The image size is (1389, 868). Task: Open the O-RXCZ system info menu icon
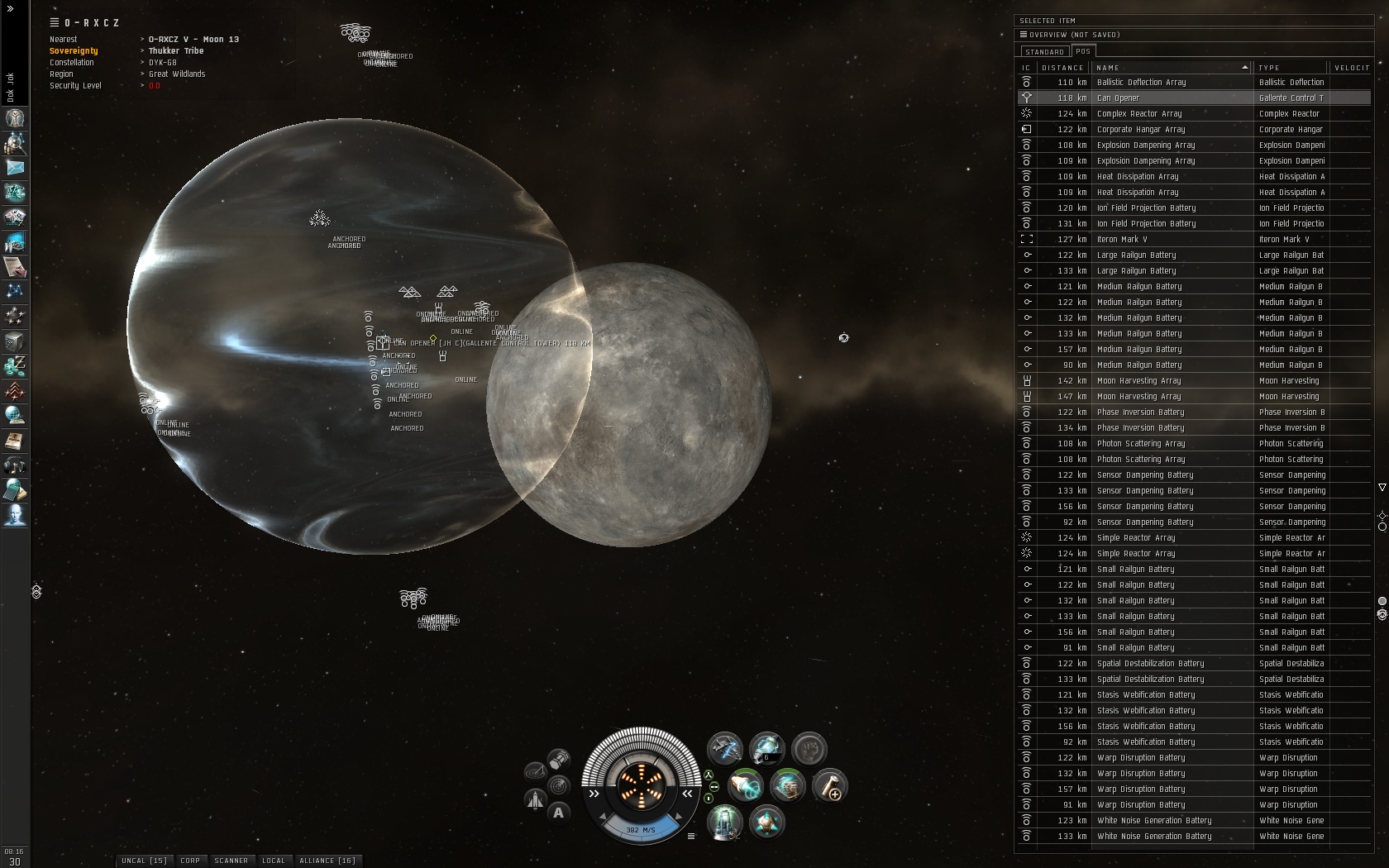pyautogui.click(x=55, y=23)
